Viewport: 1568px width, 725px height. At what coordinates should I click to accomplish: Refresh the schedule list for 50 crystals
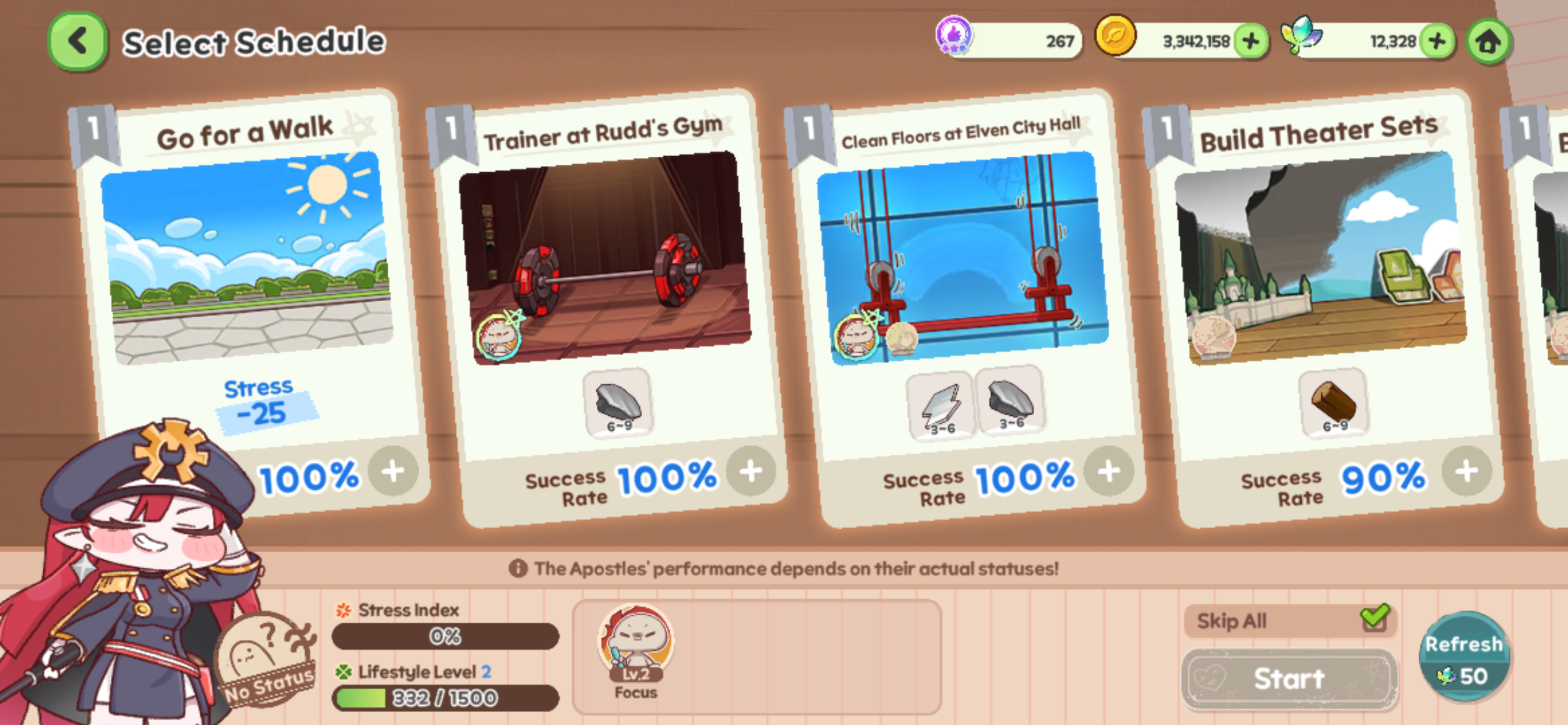[1465, 658]
